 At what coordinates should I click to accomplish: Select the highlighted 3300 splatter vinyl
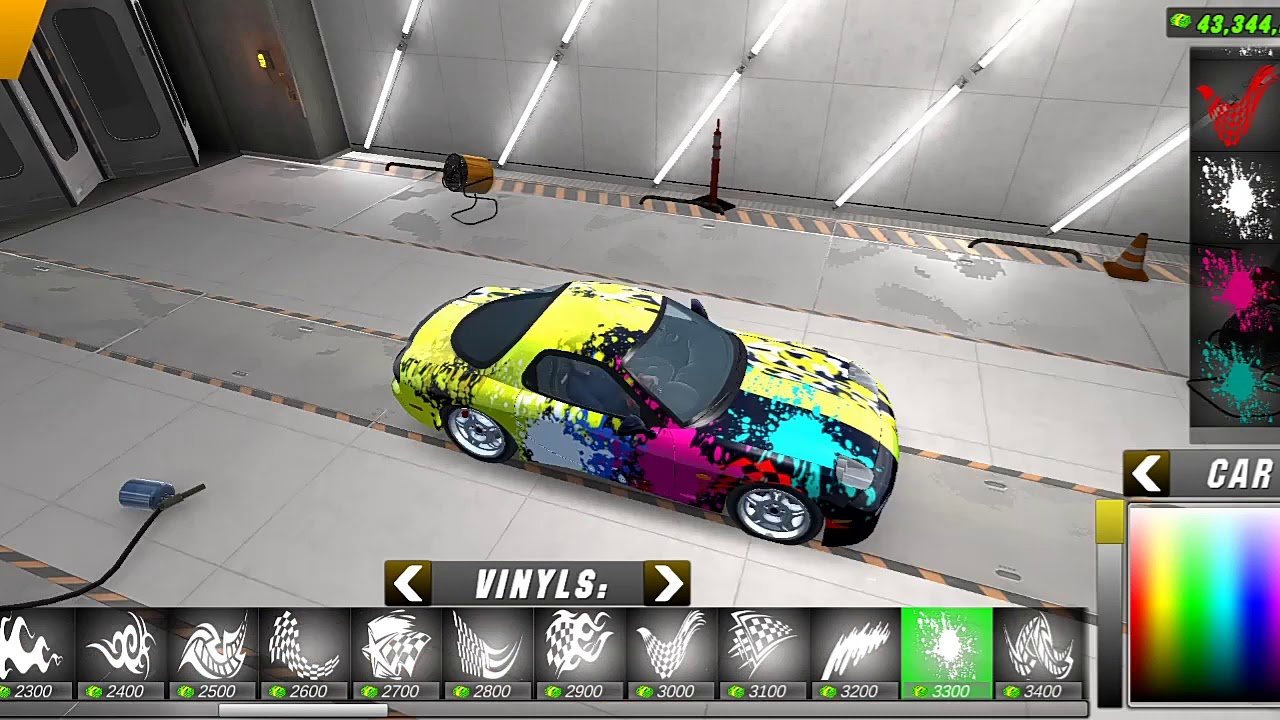(946, 647)
